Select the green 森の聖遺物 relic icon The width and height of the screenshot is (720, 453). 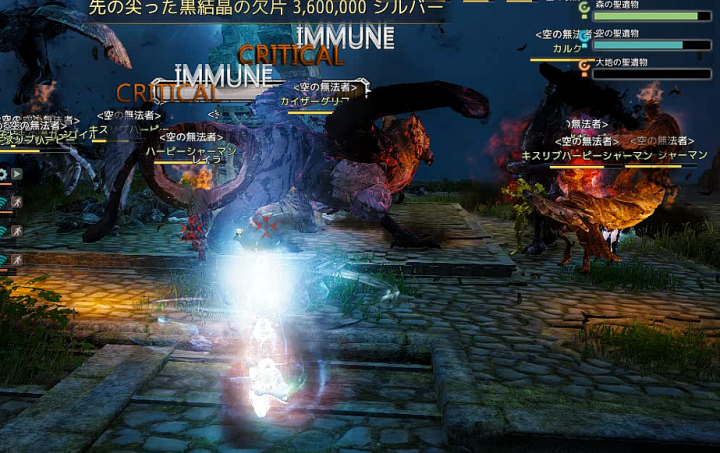pyautogui.click(x=584, y=8)
